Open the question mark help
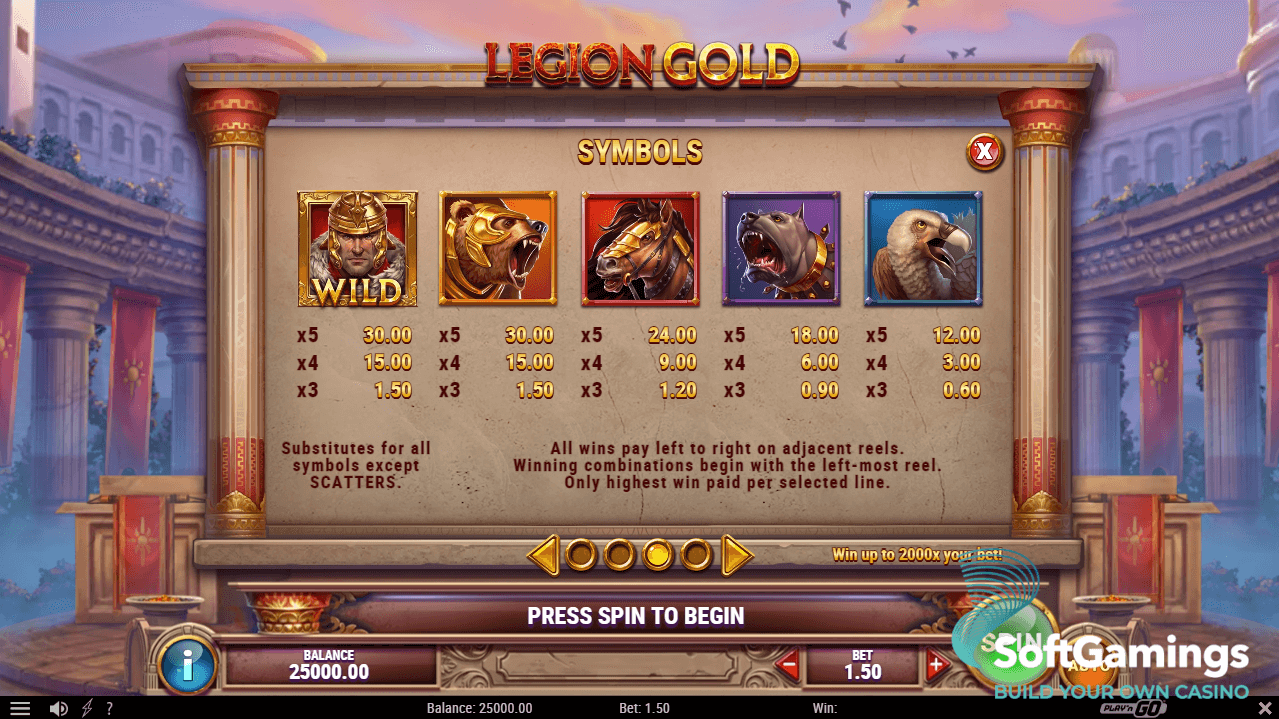This screenshot has width=1279, height=719. [x=109, y=708]
